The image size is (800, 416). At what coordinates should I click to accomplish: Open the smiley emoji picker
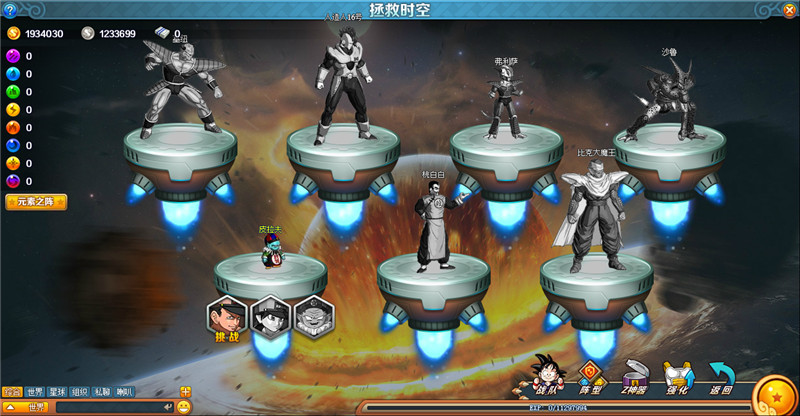[x=184, y=407]
